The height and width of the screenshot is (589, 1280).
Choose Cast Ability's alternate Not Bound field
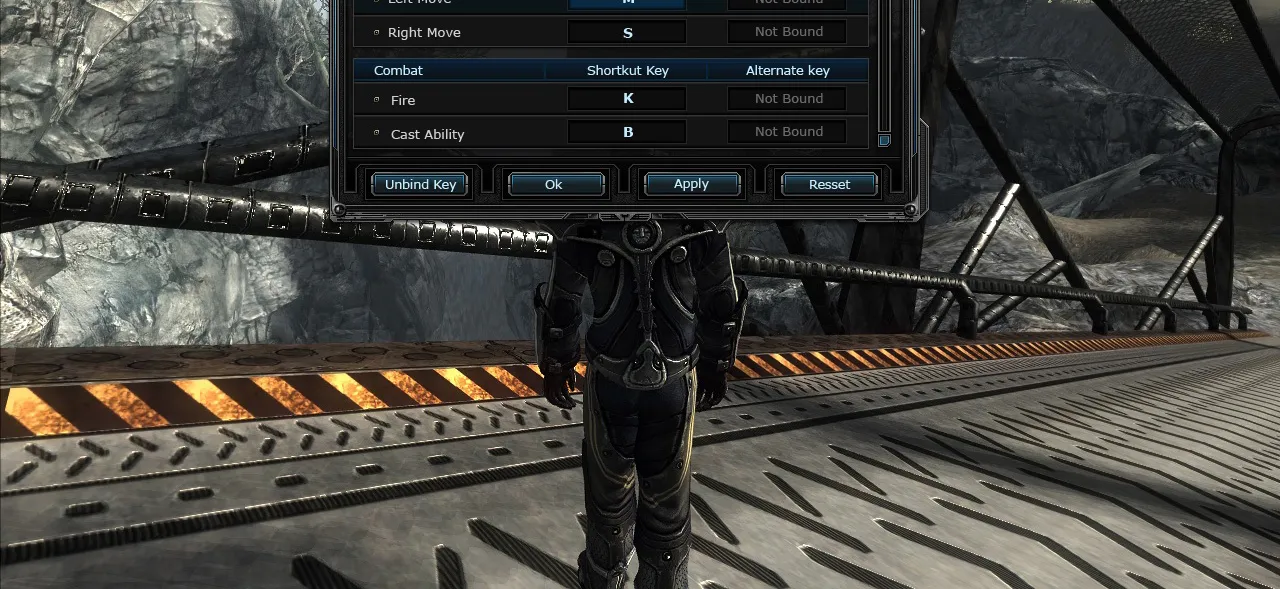[x=787, y=132]
